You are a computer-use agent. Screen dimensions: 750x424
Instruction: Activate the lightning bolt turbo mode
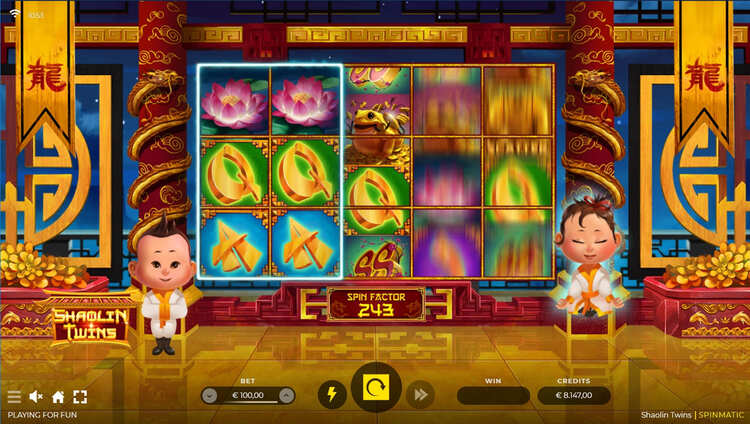tap(332, 394)
